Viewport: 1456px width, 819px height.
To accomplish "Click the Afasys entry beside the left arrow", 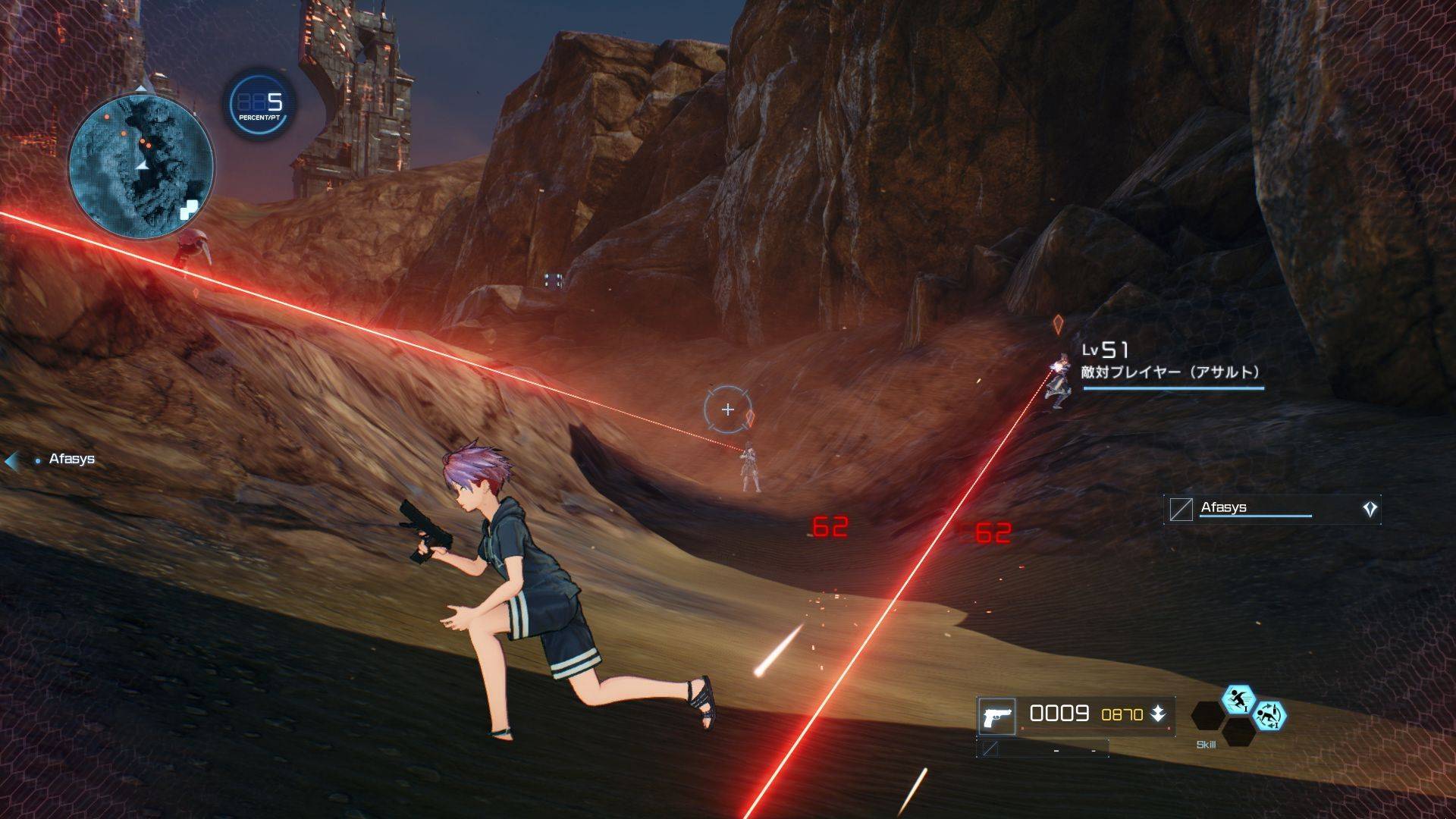I will (x=71, y=459).
